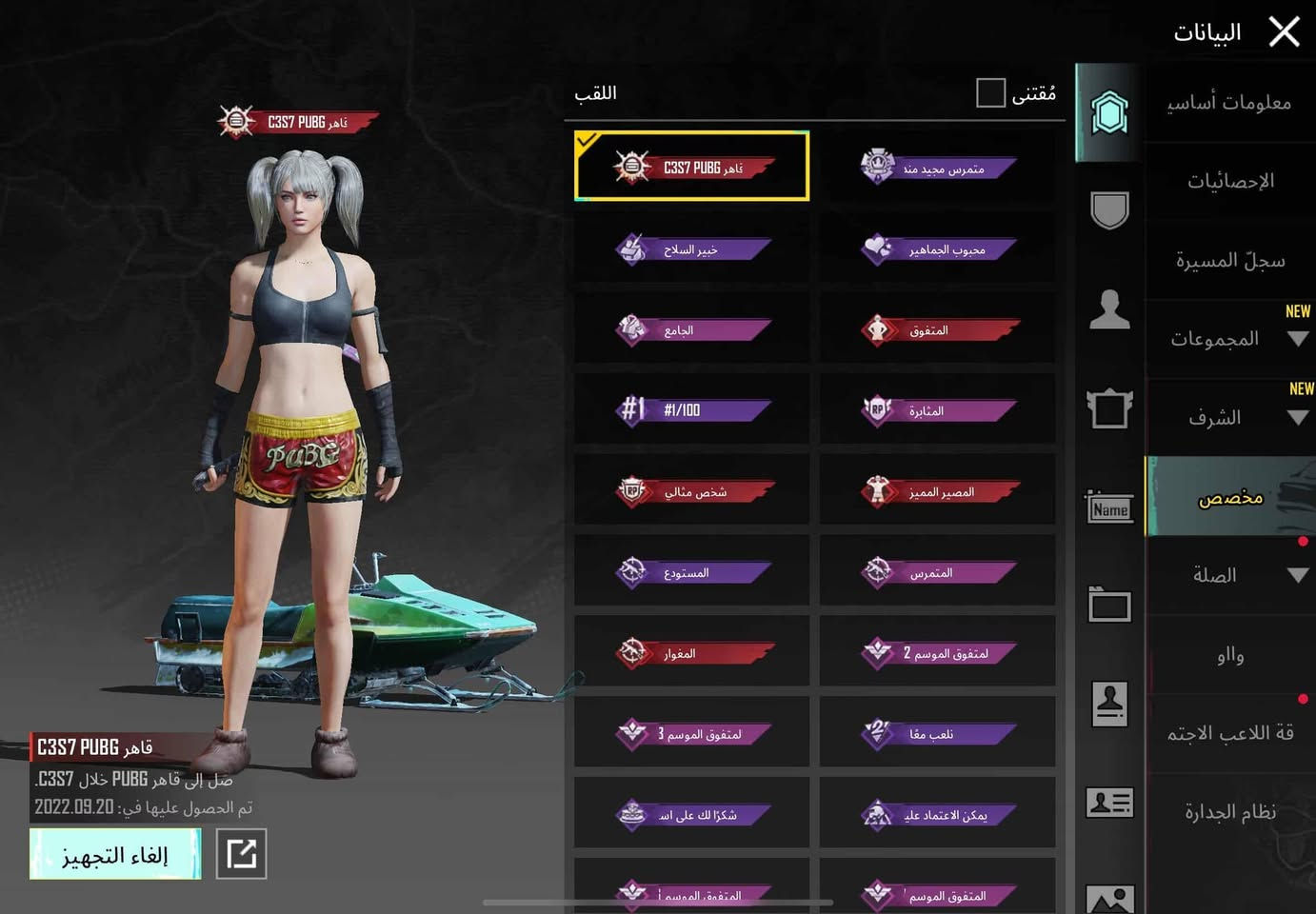Pick the المثابرة title badge

(937, 410)
